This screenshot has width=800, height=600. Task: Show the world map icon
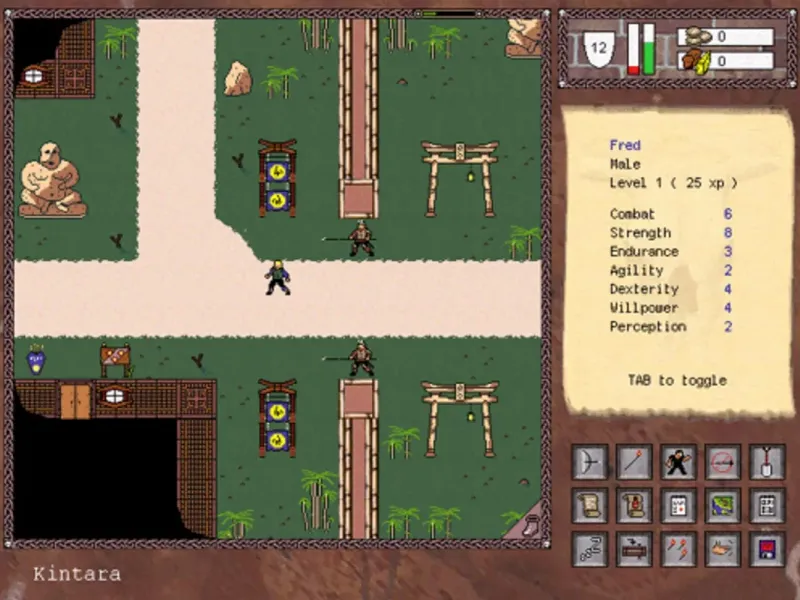pos(722,505)
